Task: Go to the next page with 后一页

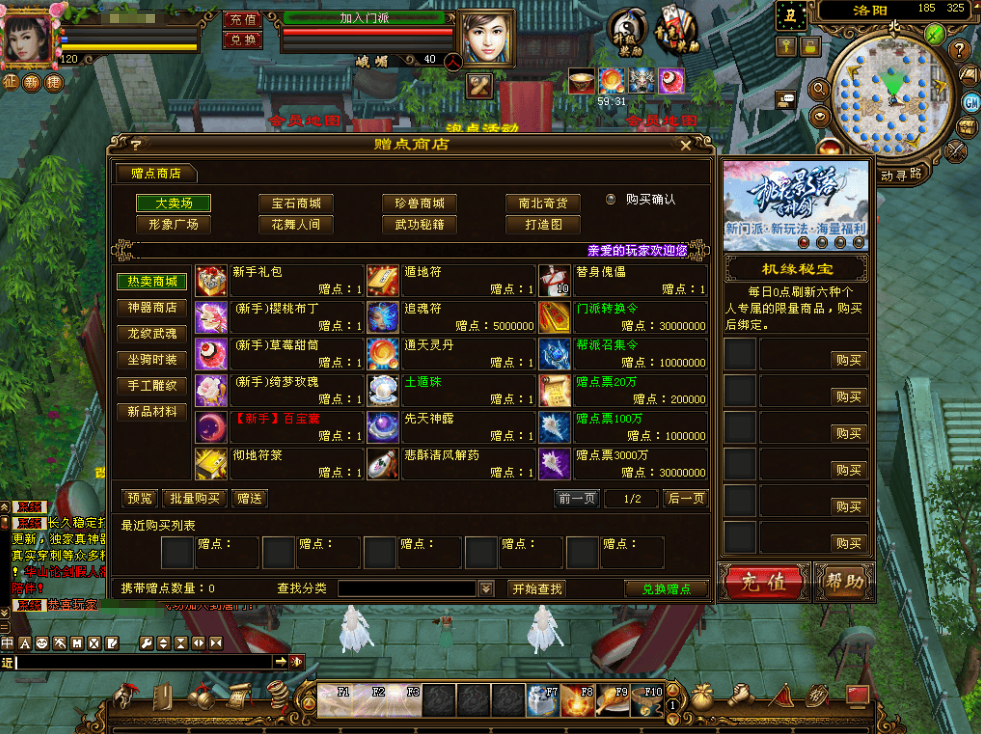Action: [686, 498]
